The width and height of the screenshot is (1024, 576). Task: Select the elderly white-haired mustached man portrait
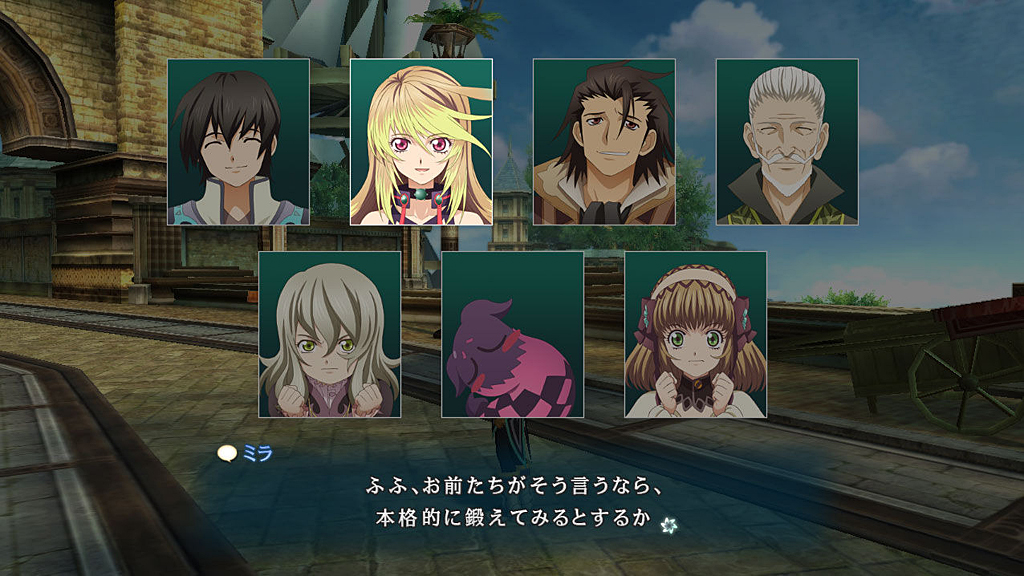pos(787,142)
